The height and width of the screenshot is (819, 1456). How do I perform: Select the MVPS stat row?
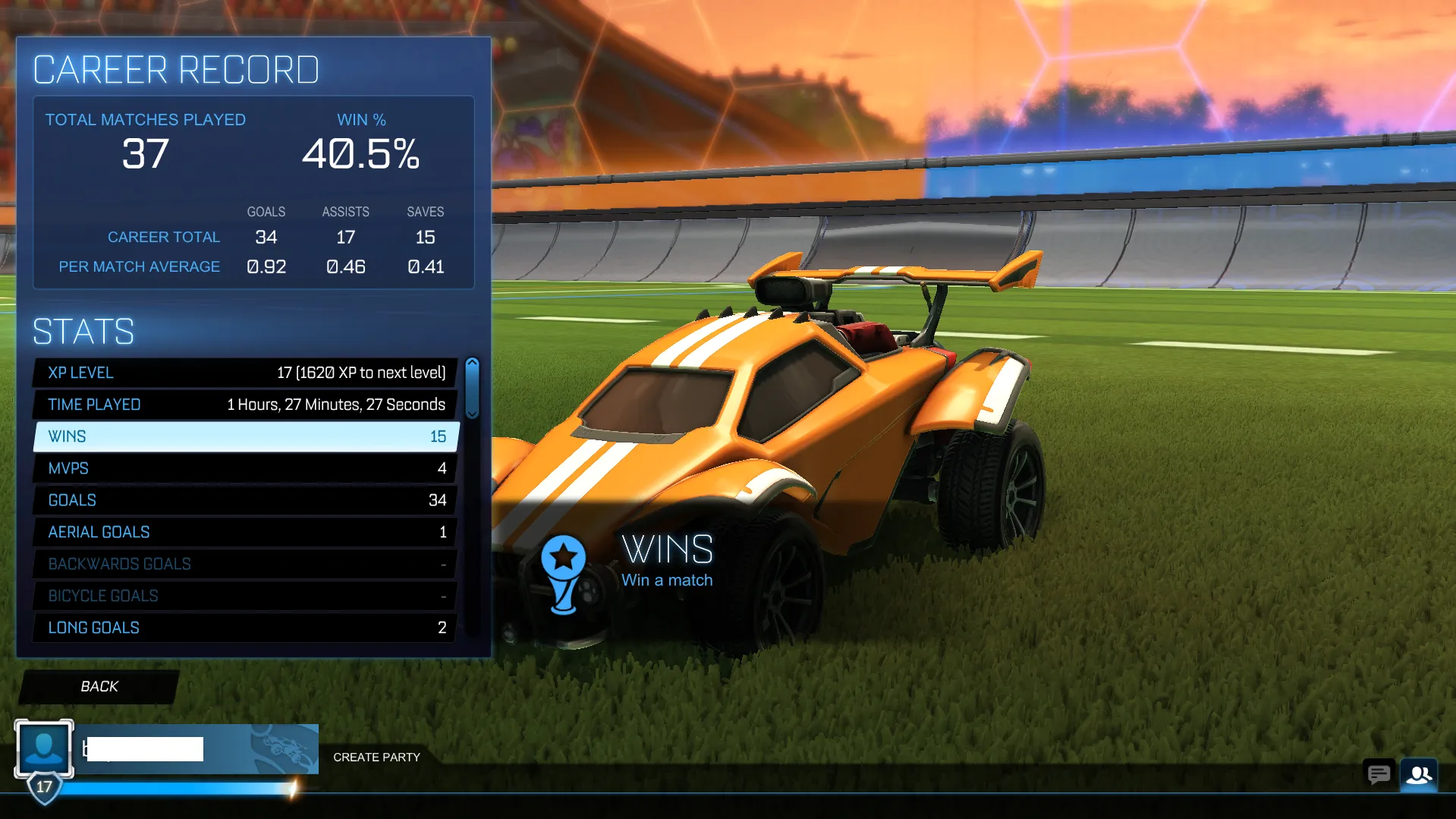243,468
